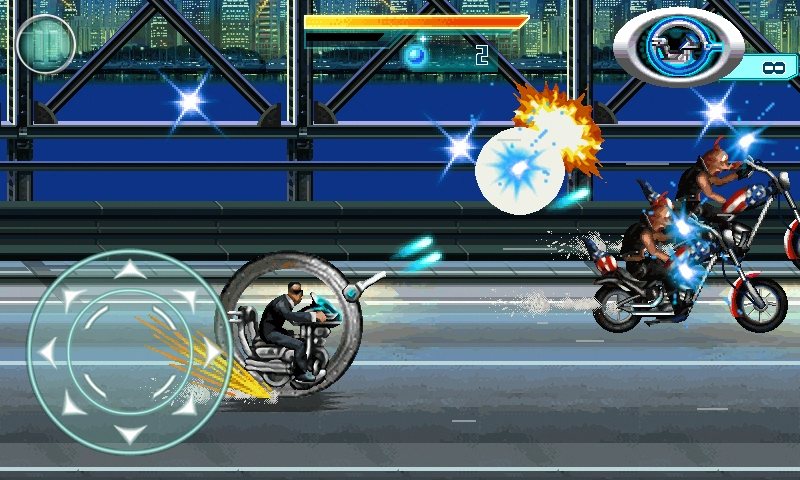800x480 pixels.
Task: Click the center of the directional pad
Action: tap(129, 352)
